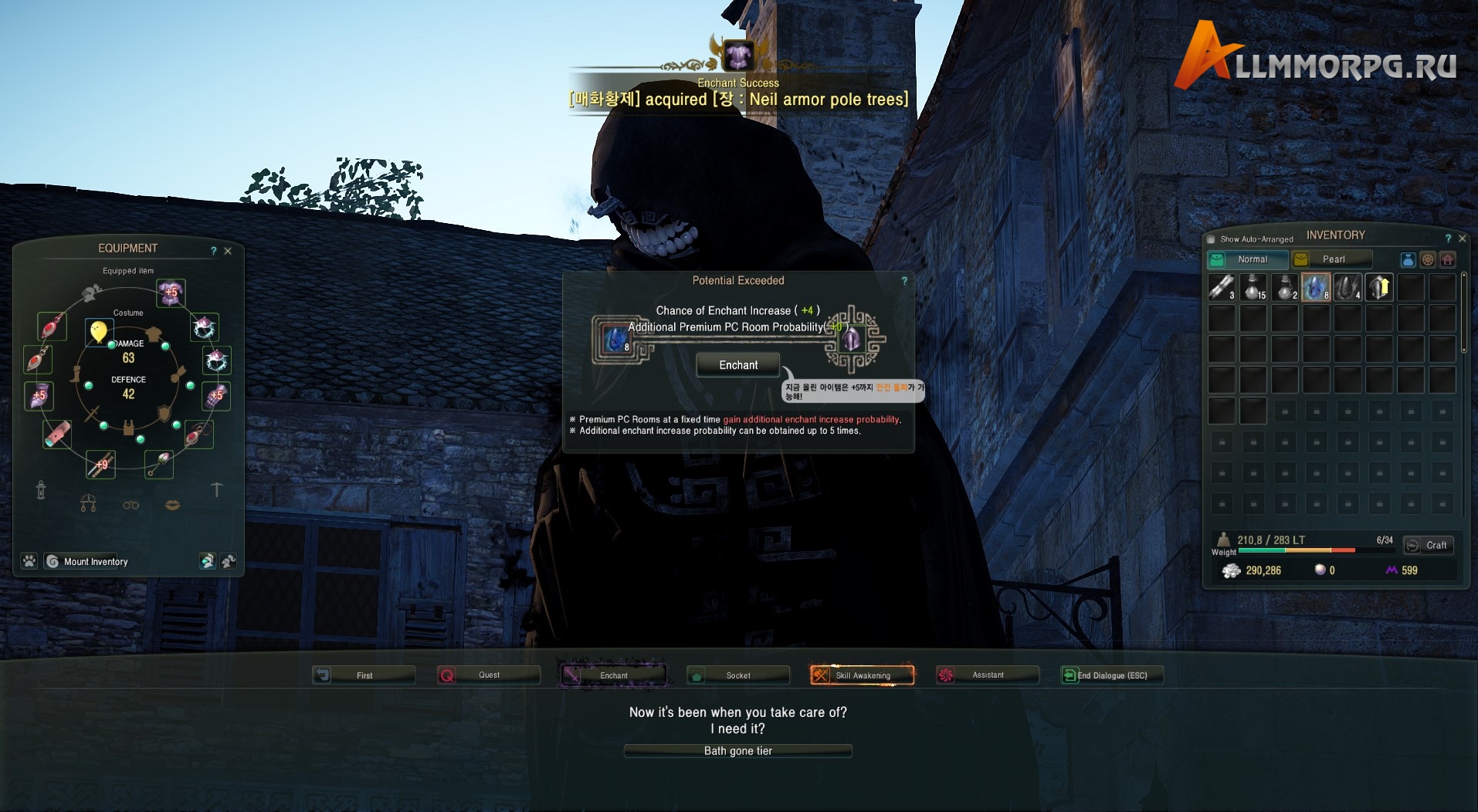Click the glasses icon in Equipment panel
Screen dimensions: 1478x812
tap(131, 506)
